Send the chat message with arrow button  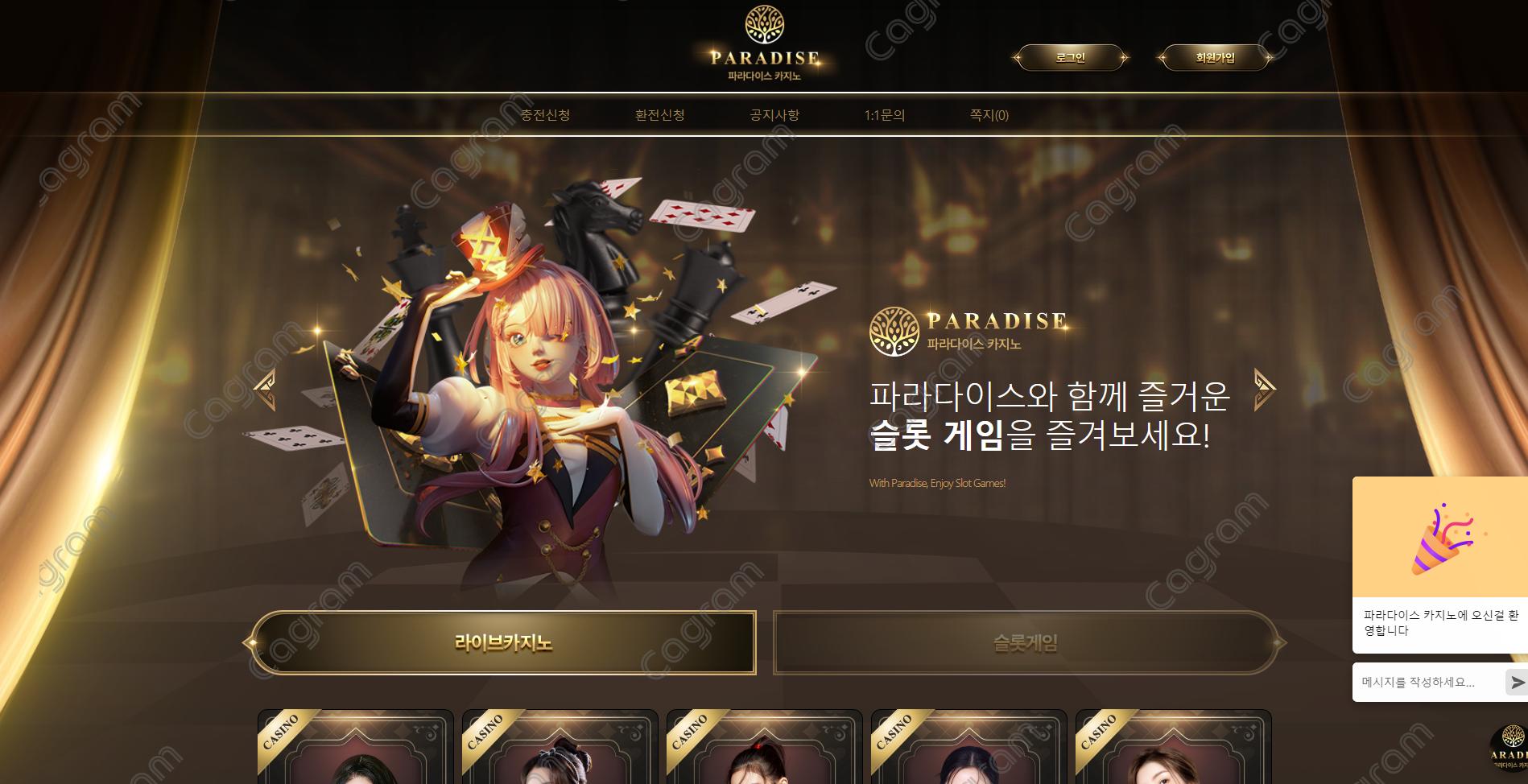pos(1517,683)
